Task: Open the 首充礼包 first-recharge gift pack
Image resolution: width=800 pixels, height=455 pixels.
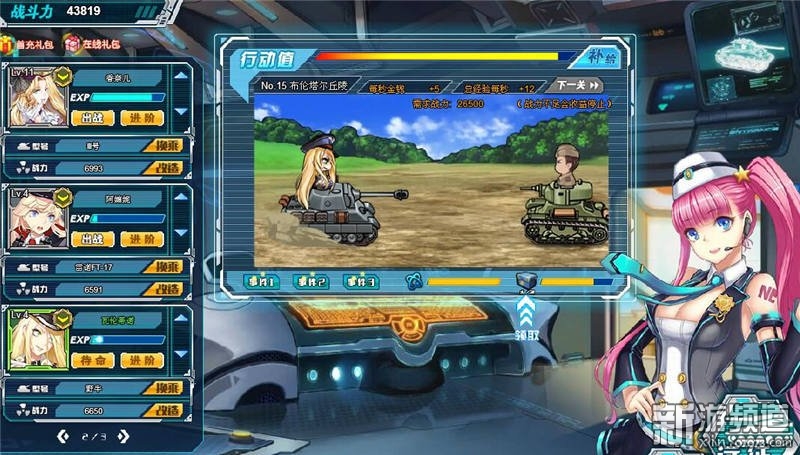Action: [x=28, y=44]
